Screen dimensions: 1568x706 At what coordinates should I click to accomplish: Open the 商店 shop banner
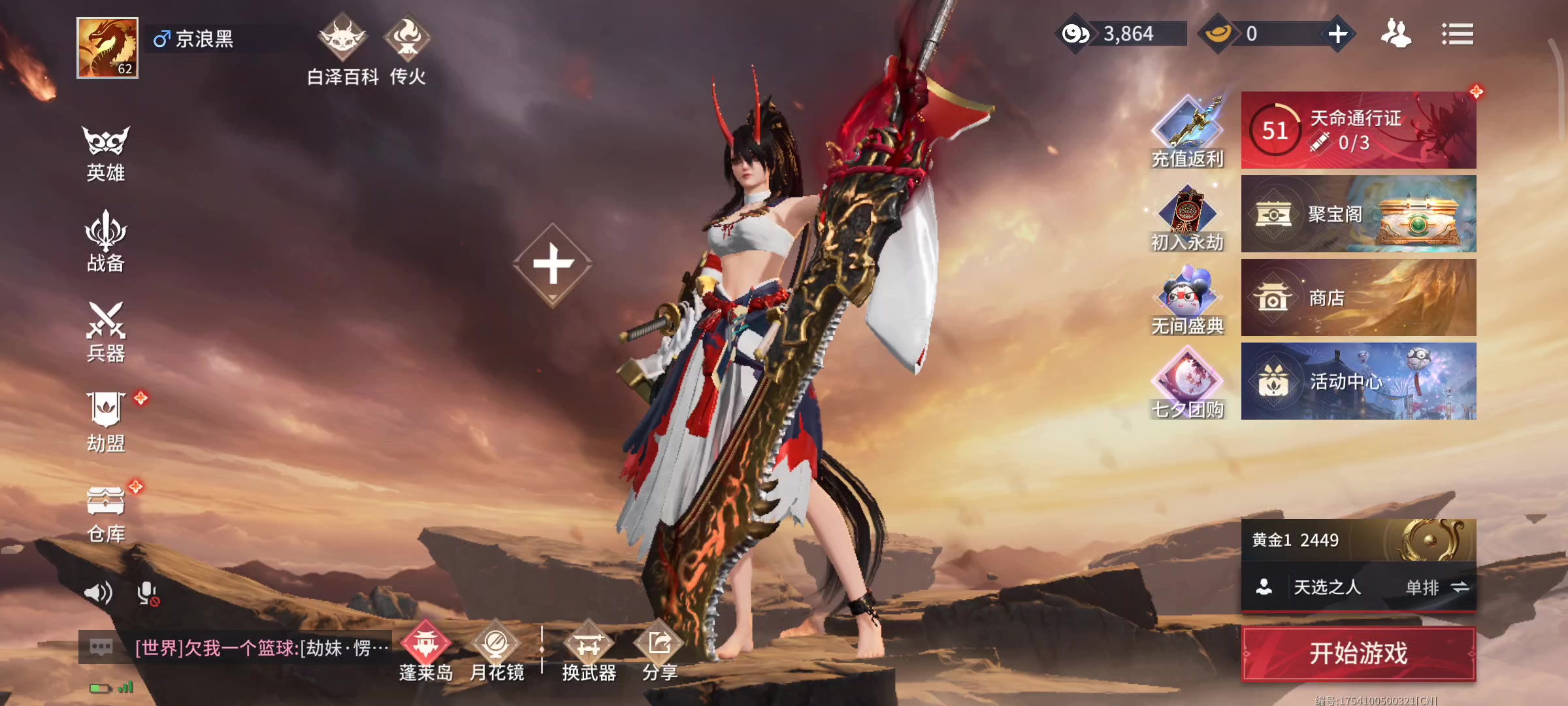click(1358, 297)
